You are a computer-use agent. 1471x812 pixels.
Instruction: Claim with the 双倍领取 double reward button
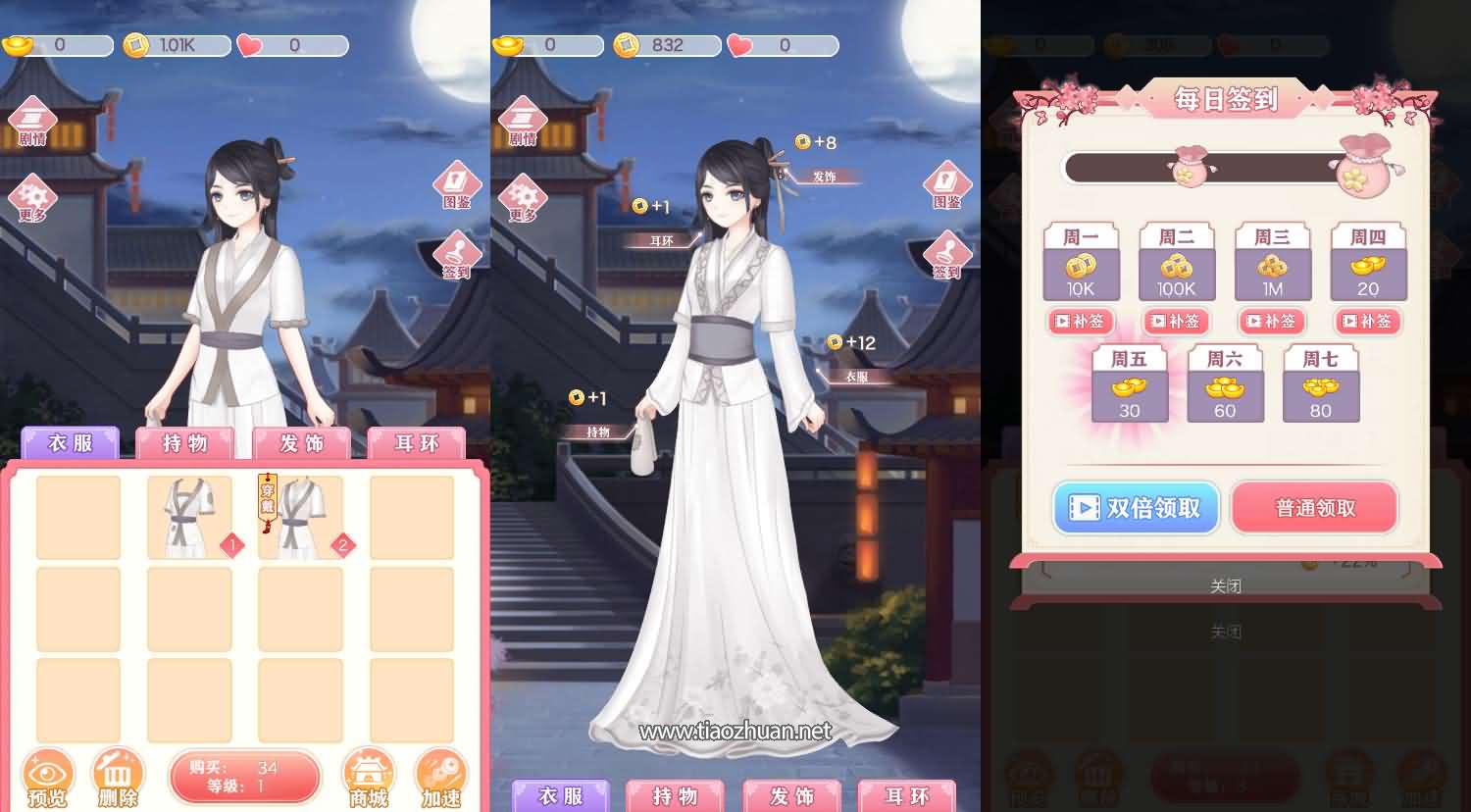1135,508
